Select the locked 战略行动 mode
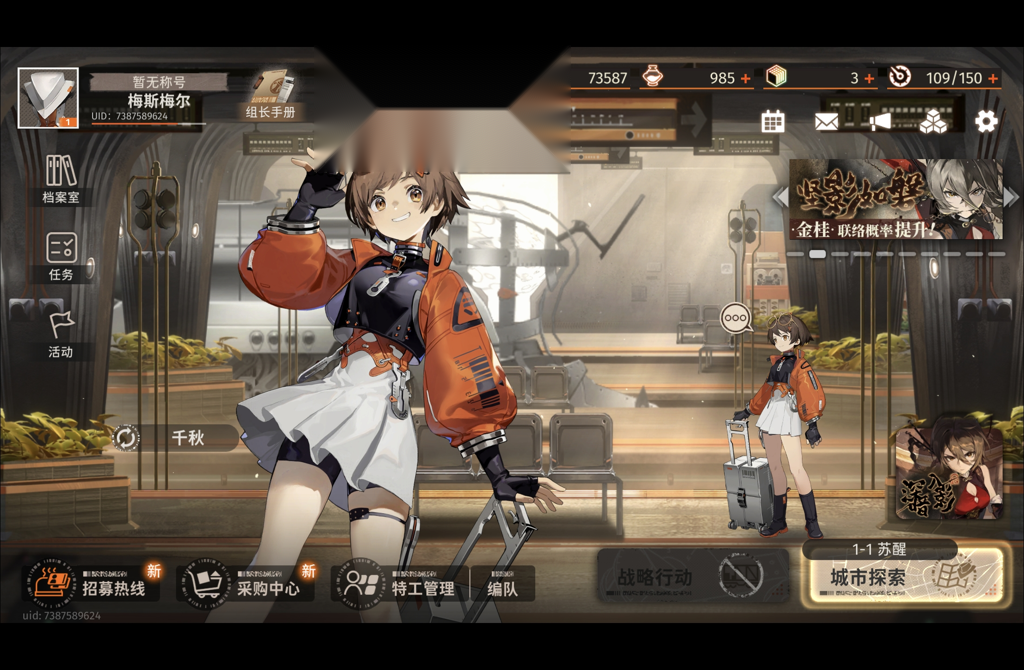 point(682,577)
